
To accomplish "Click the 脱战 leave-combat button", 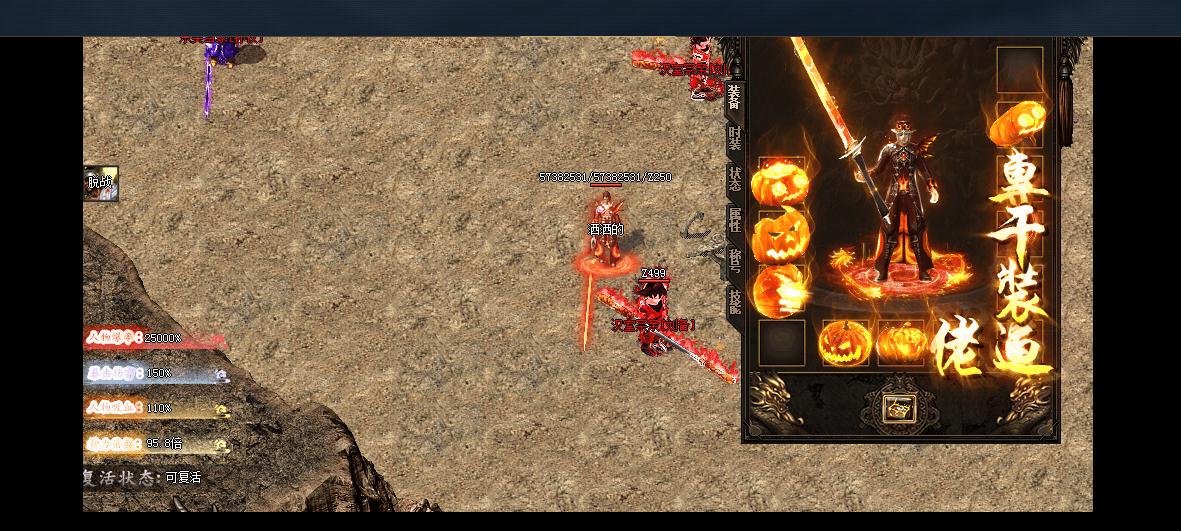I will coord(100,183).
